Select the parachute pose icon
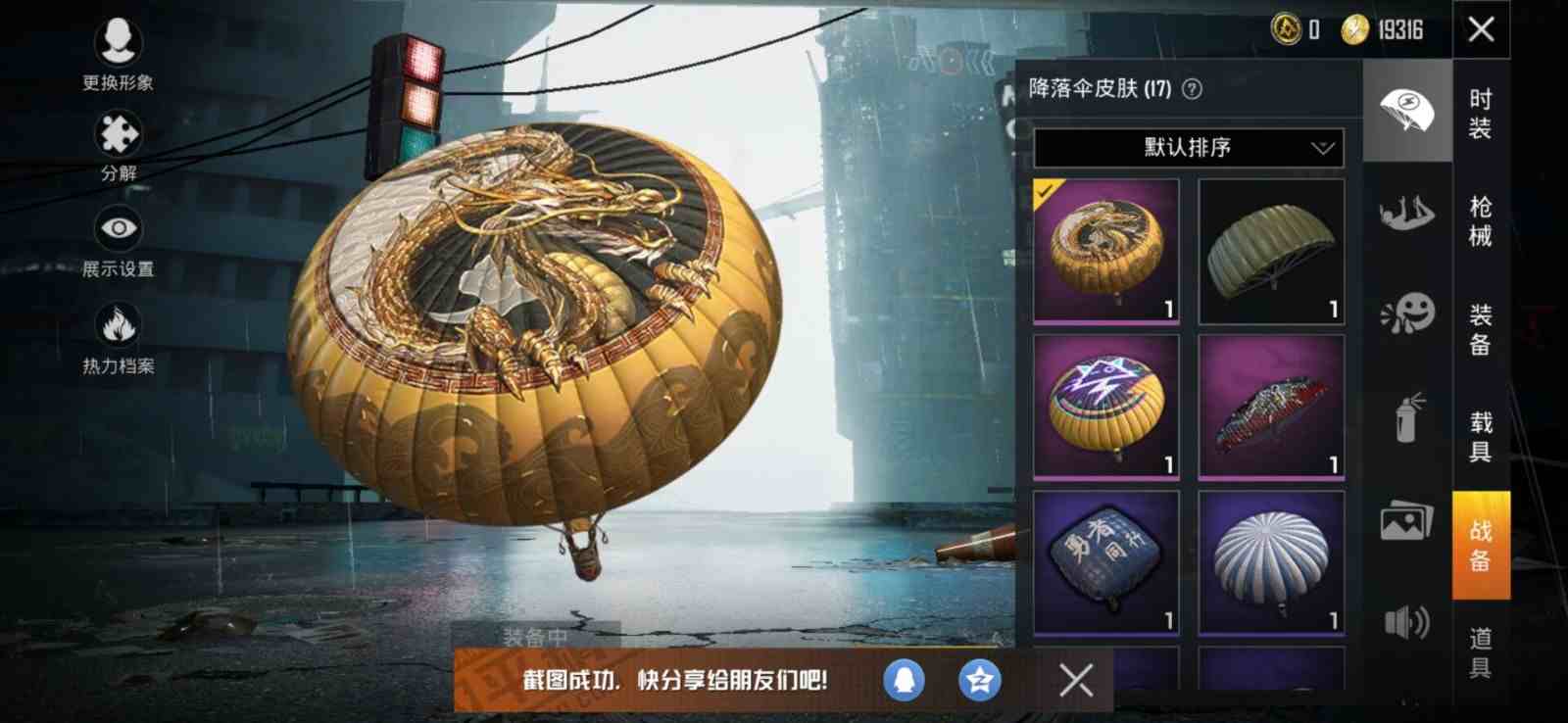1568x723 pixels. 1408,214
